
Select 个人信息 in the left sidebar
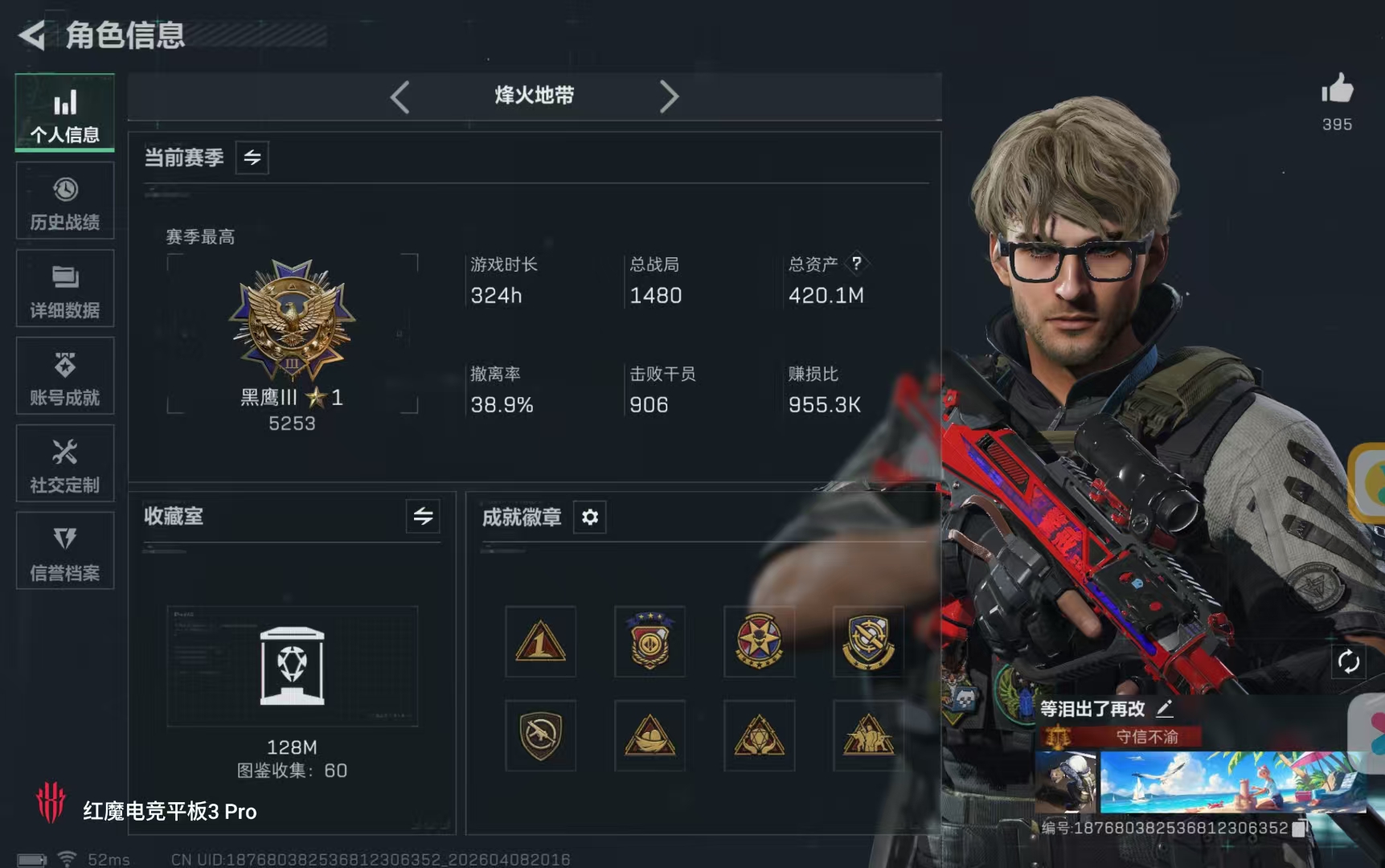[64, 113]
